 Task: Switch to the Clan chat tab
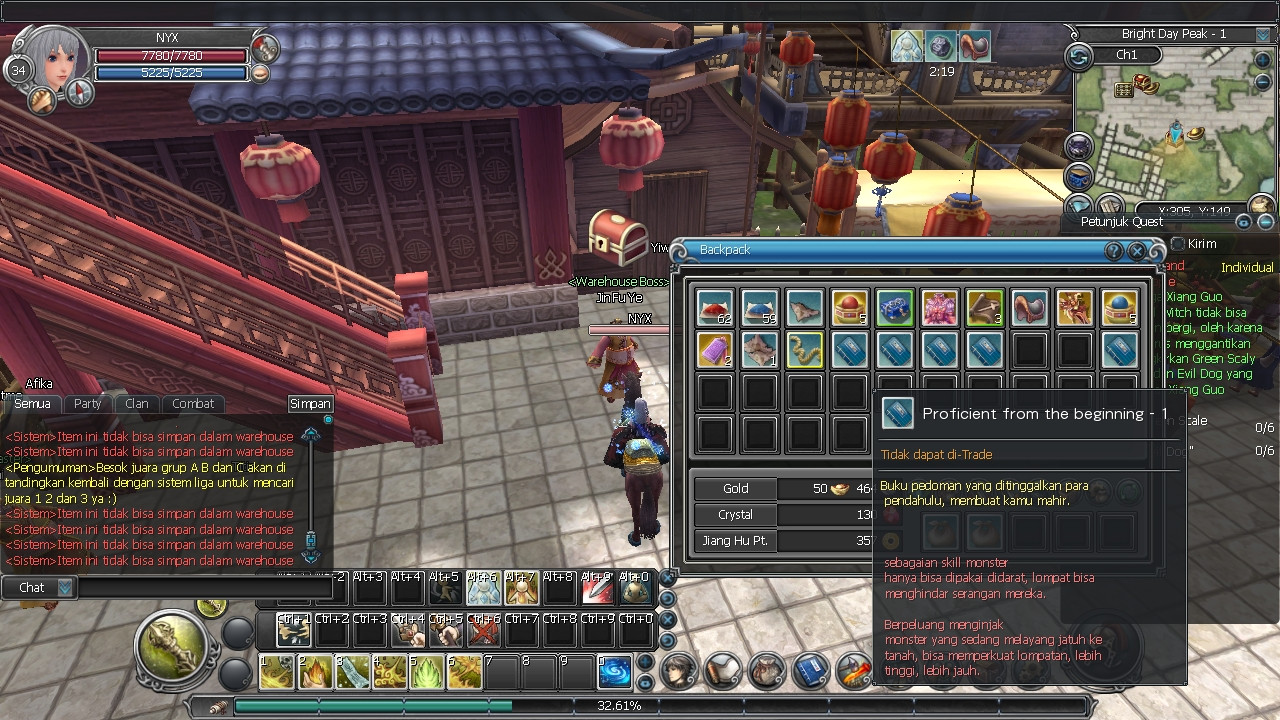click(137, 404)
